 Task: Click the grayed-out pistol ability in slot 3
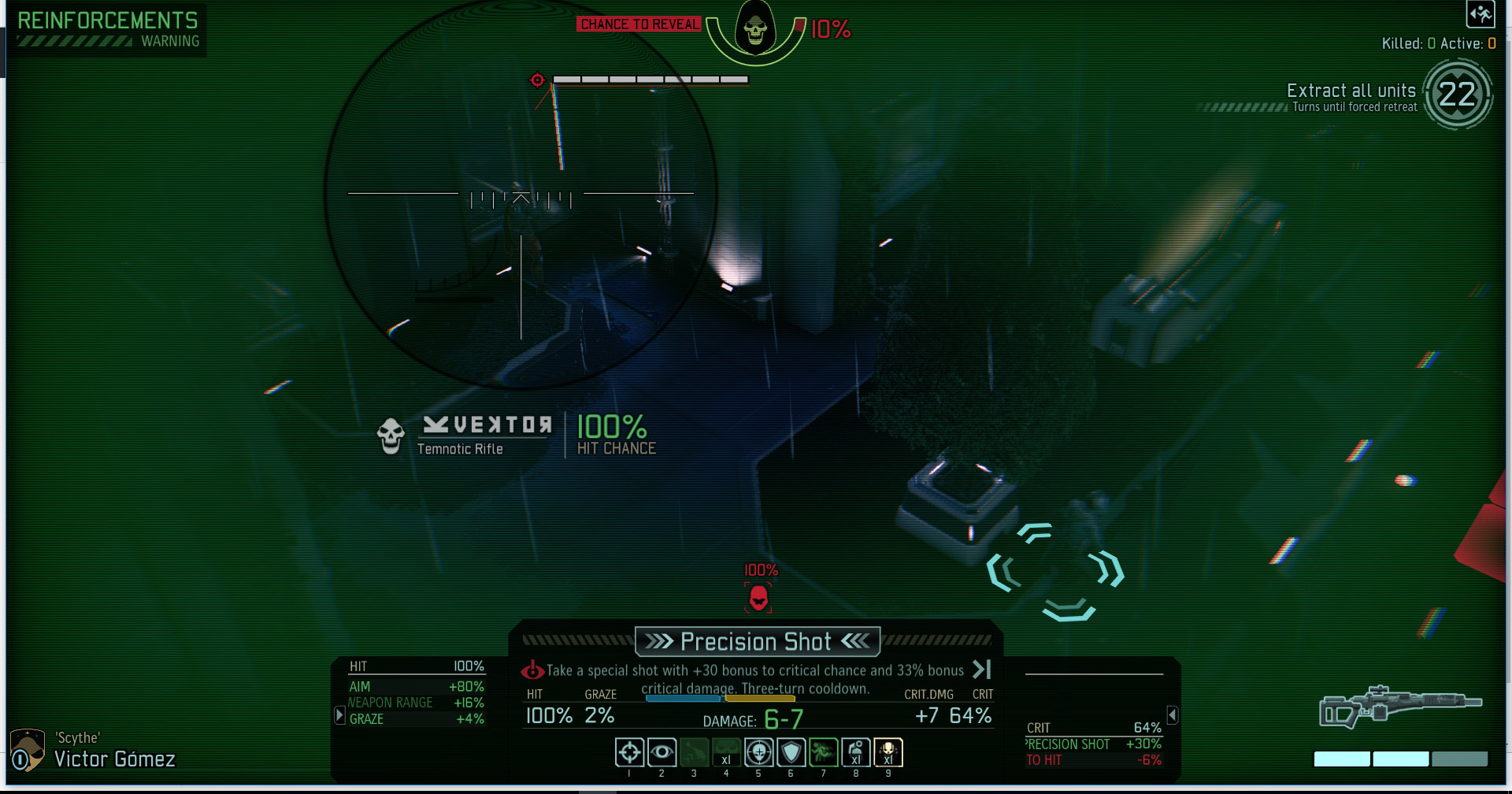(x=694, y=752)
